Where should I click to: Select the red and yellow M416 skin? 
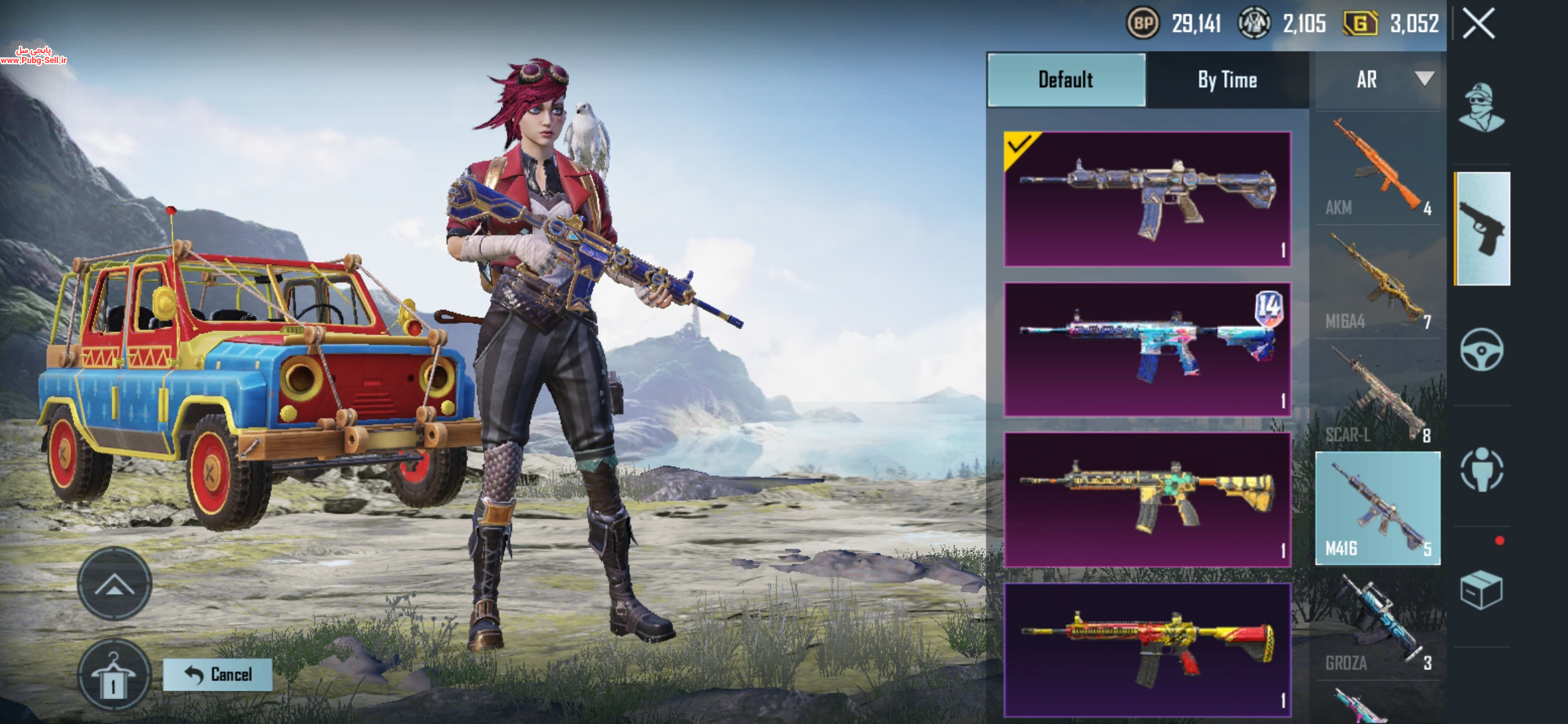(x=1147, y=649)
